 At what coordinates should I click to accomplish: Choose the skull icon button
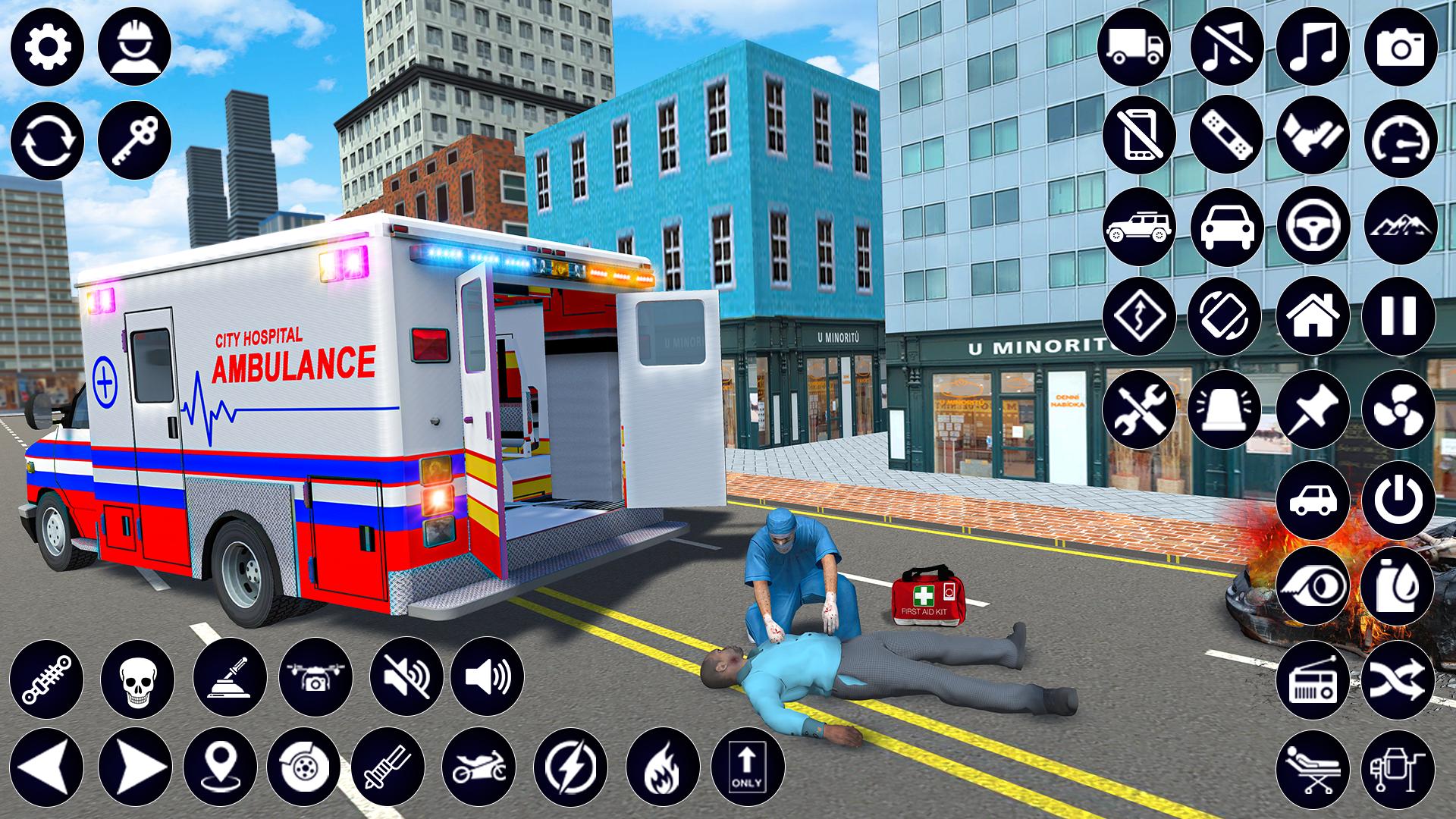click(x=137, y=677)
